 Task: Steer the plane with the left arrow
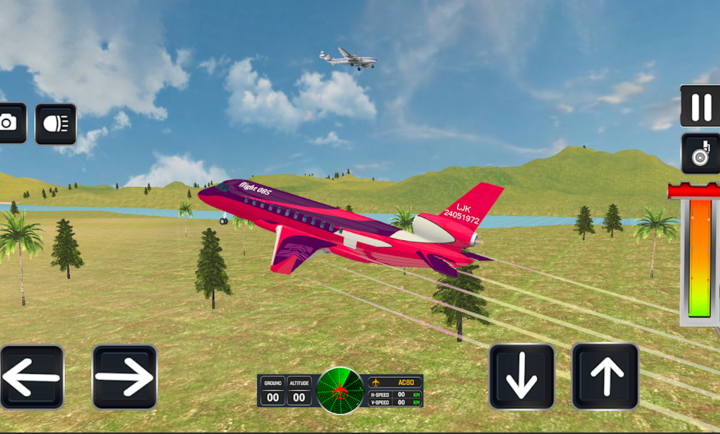point(31,377)
